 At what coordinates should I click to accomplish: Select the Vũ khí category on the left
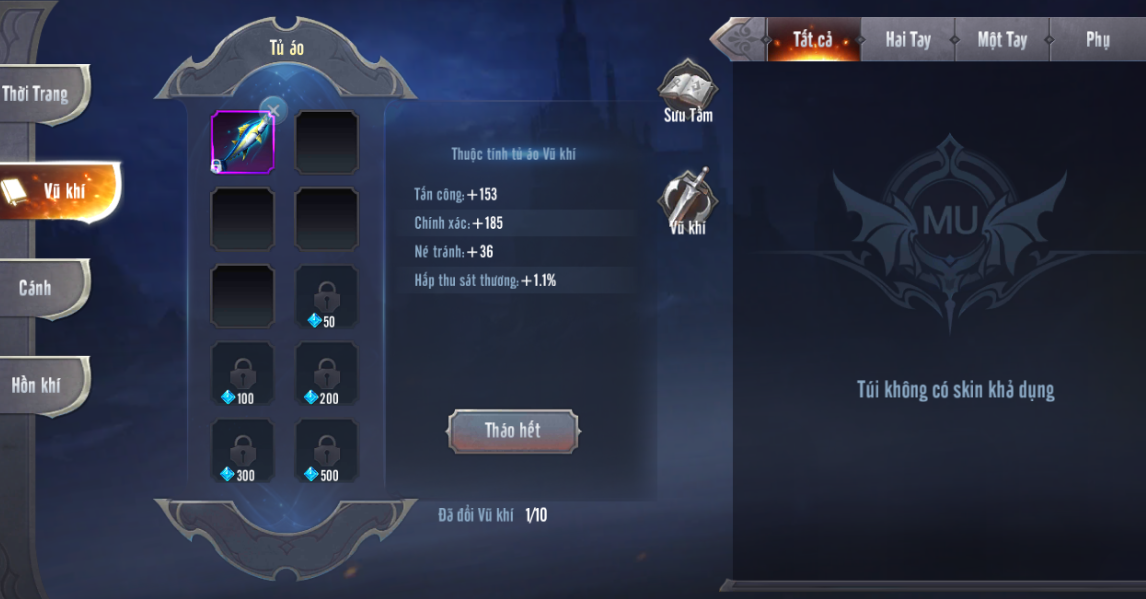(x=60, y=191)
